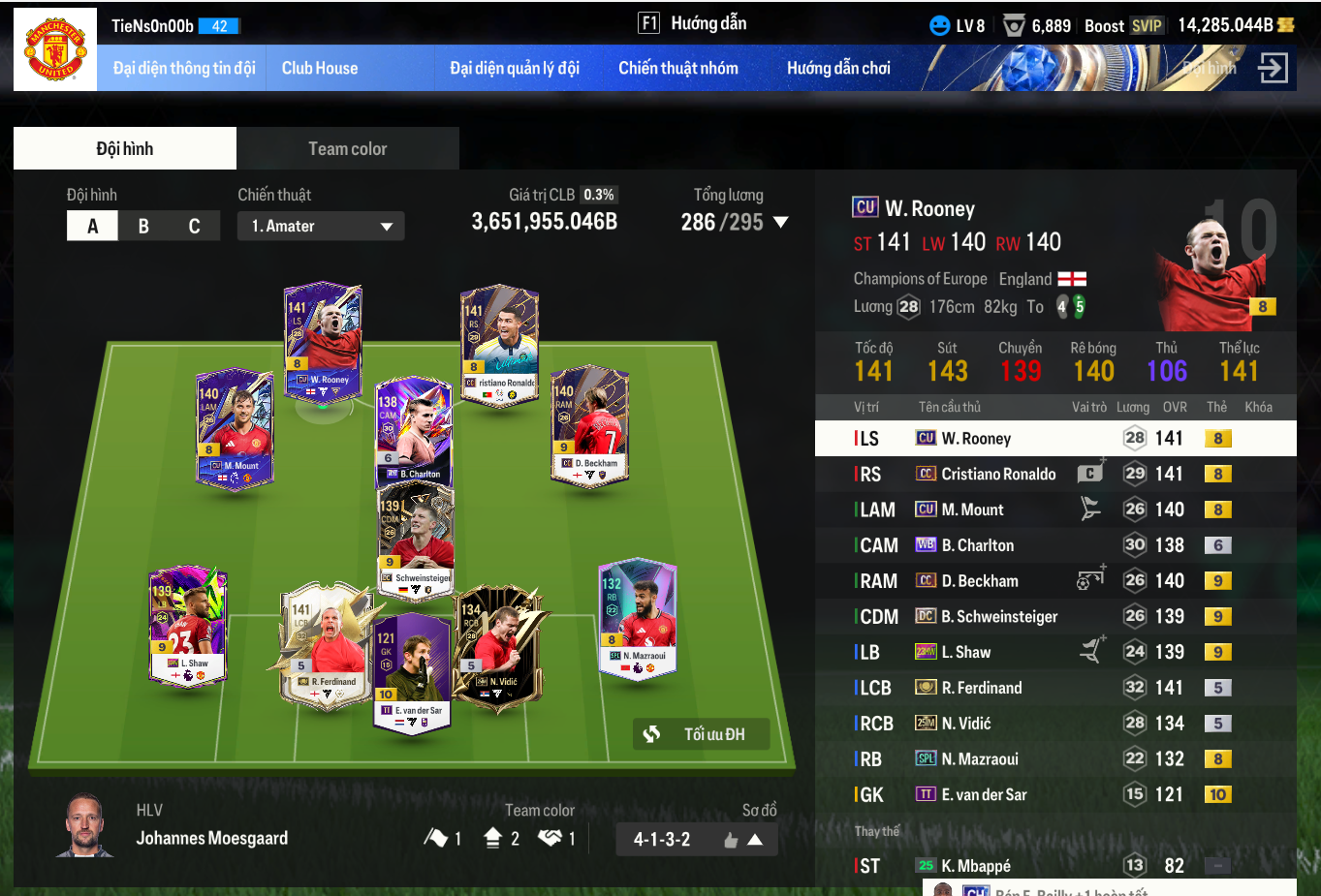Click the Tối ưu ĐH optimize button
The height and width of the screenshot is (896, 1321).
pyautogui.click(x=701, y=734)
